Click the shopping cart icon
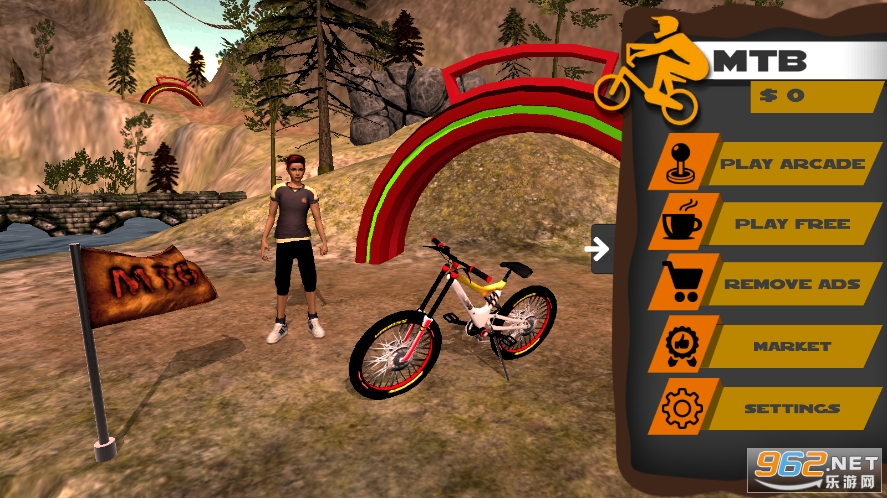887x498 pixels. (x=684, y=284)
